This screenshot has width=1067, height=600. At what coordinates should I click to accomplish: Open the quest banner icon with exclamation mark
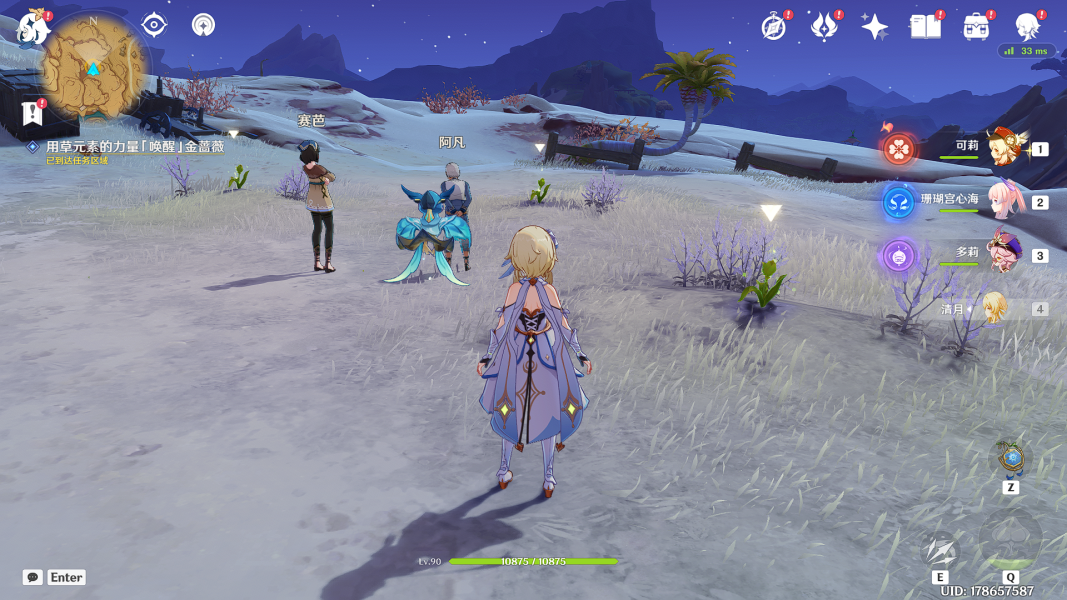(x=33, y=112)
